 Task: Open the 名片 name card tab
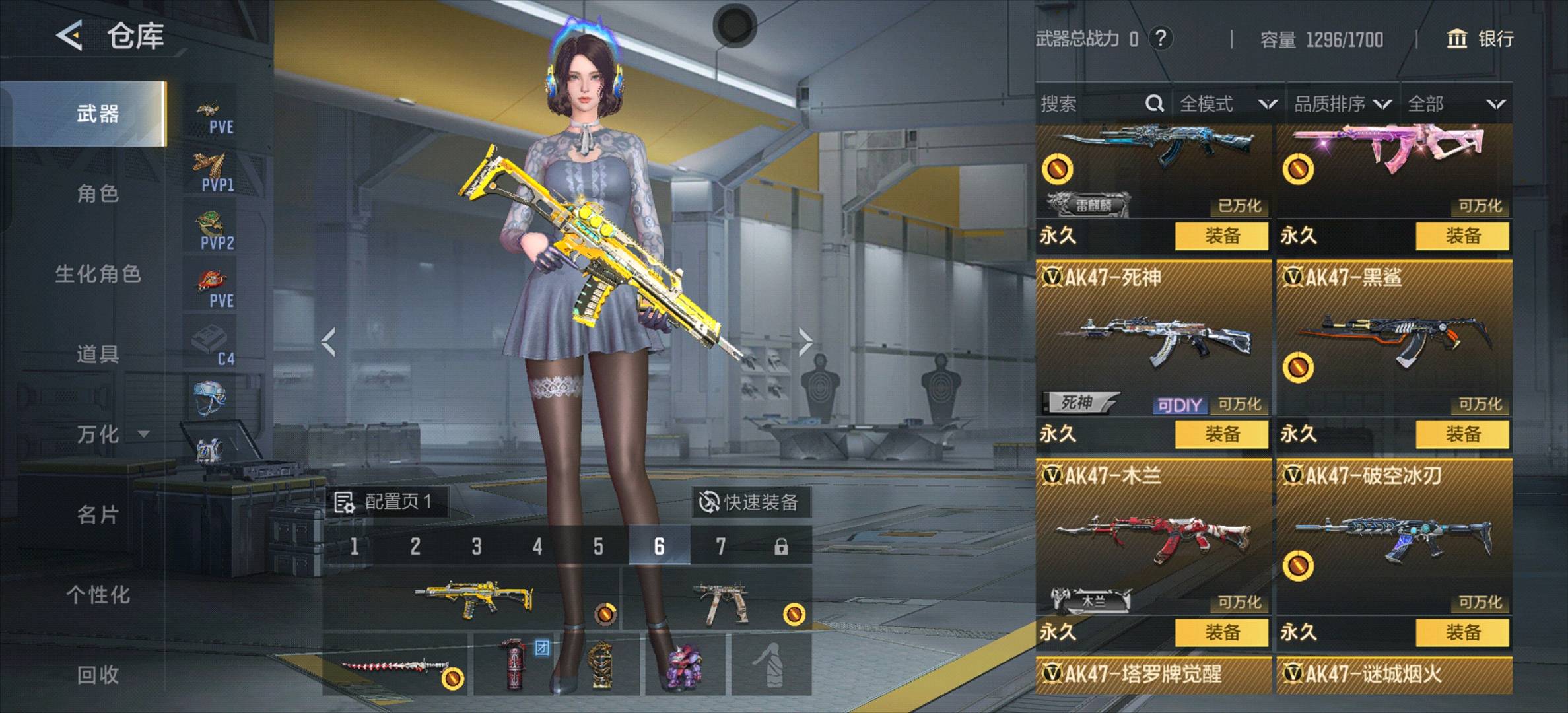[x=98, y=515]
